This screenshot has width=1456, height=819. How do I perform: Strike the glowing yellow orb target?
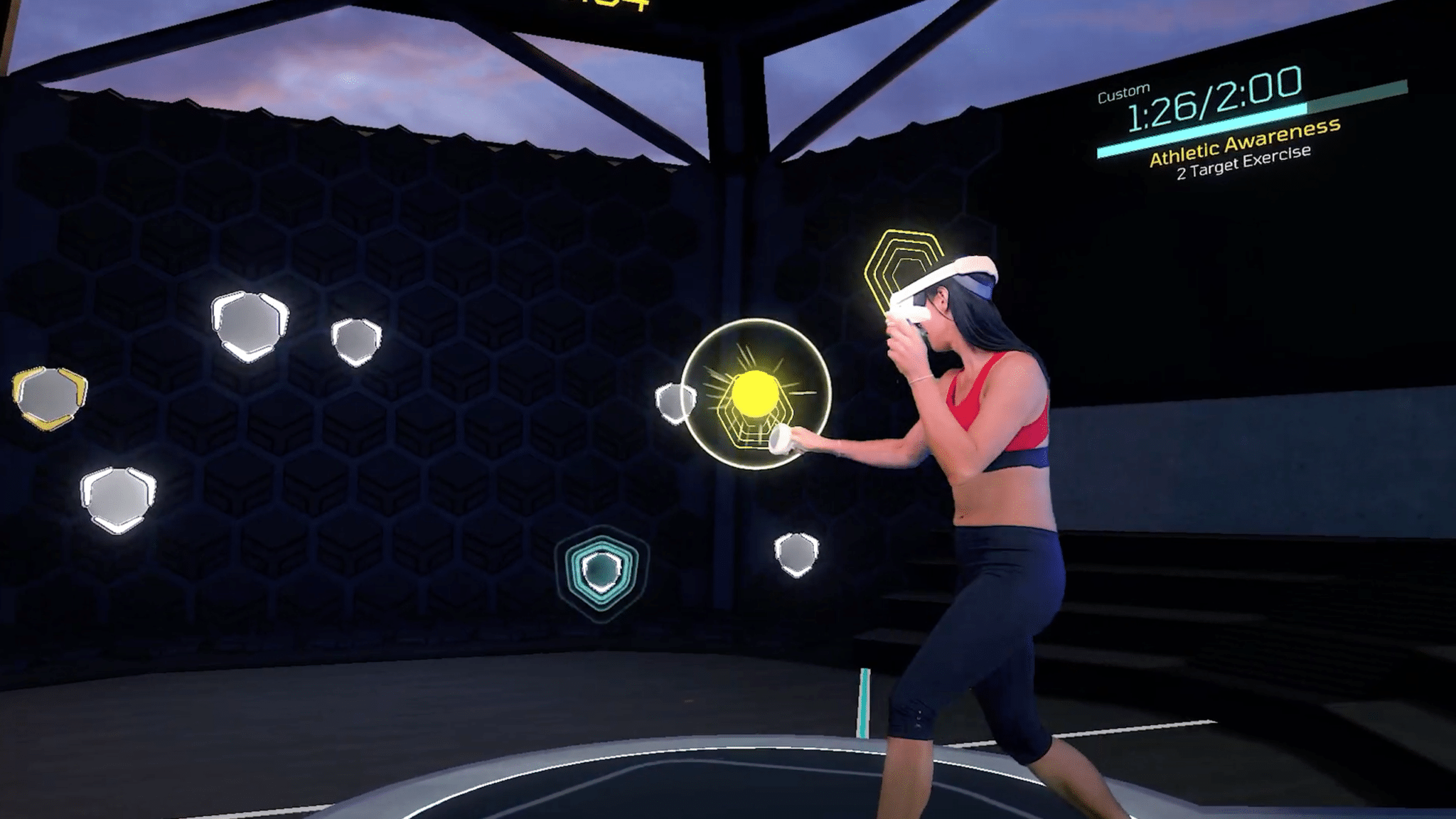point(755,392)
